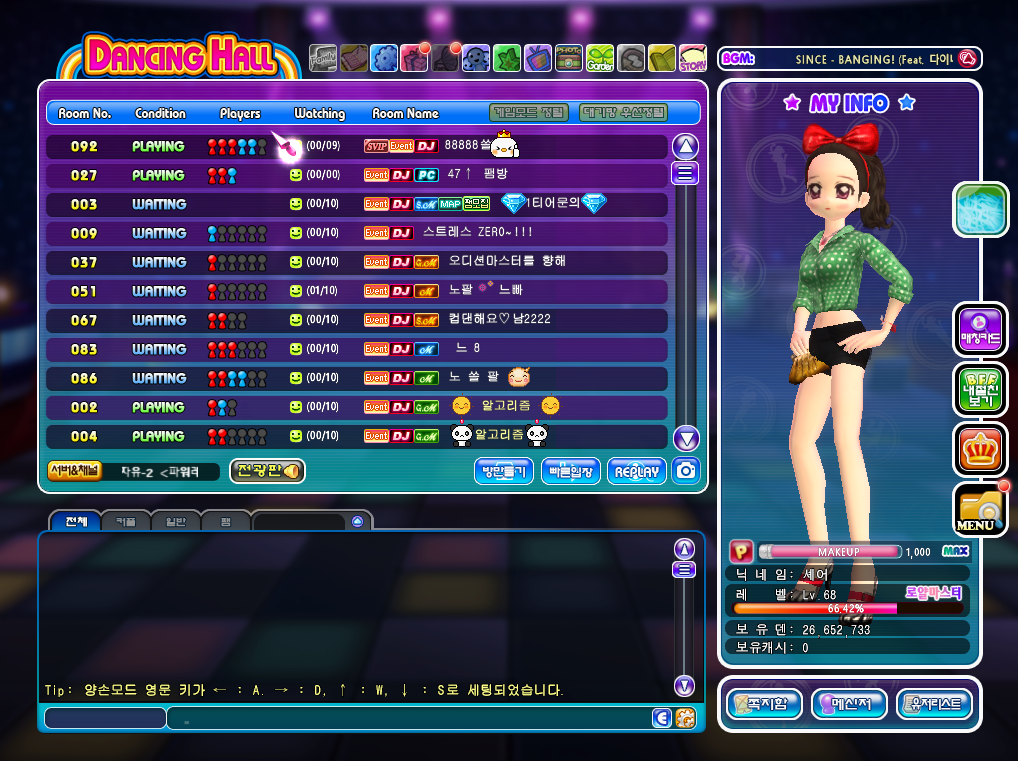Take a screenshot with the camera button
1018x761 pixels.
coord(686,472)
